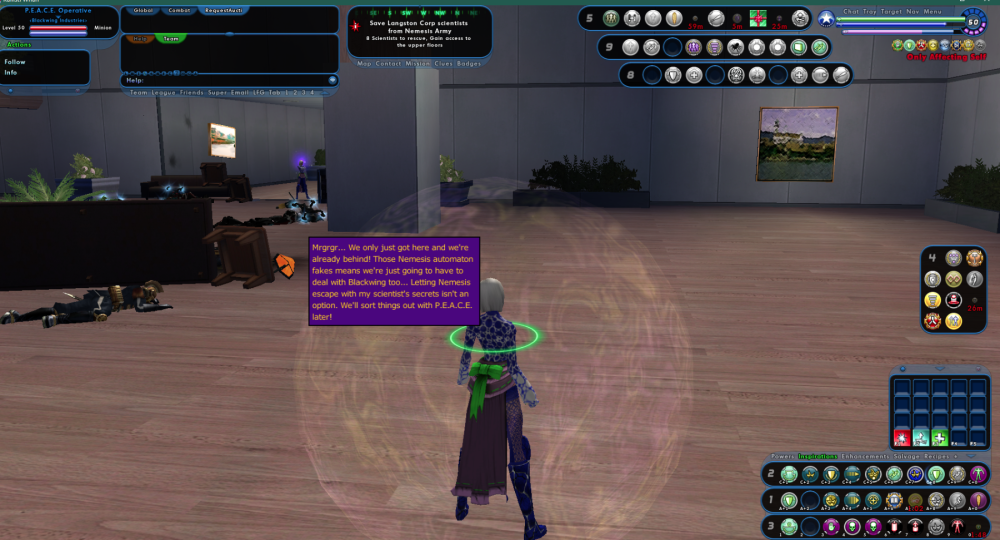Switch to the Global chat tab
This screenshot has height=540, width=1000.
(143, 10)
